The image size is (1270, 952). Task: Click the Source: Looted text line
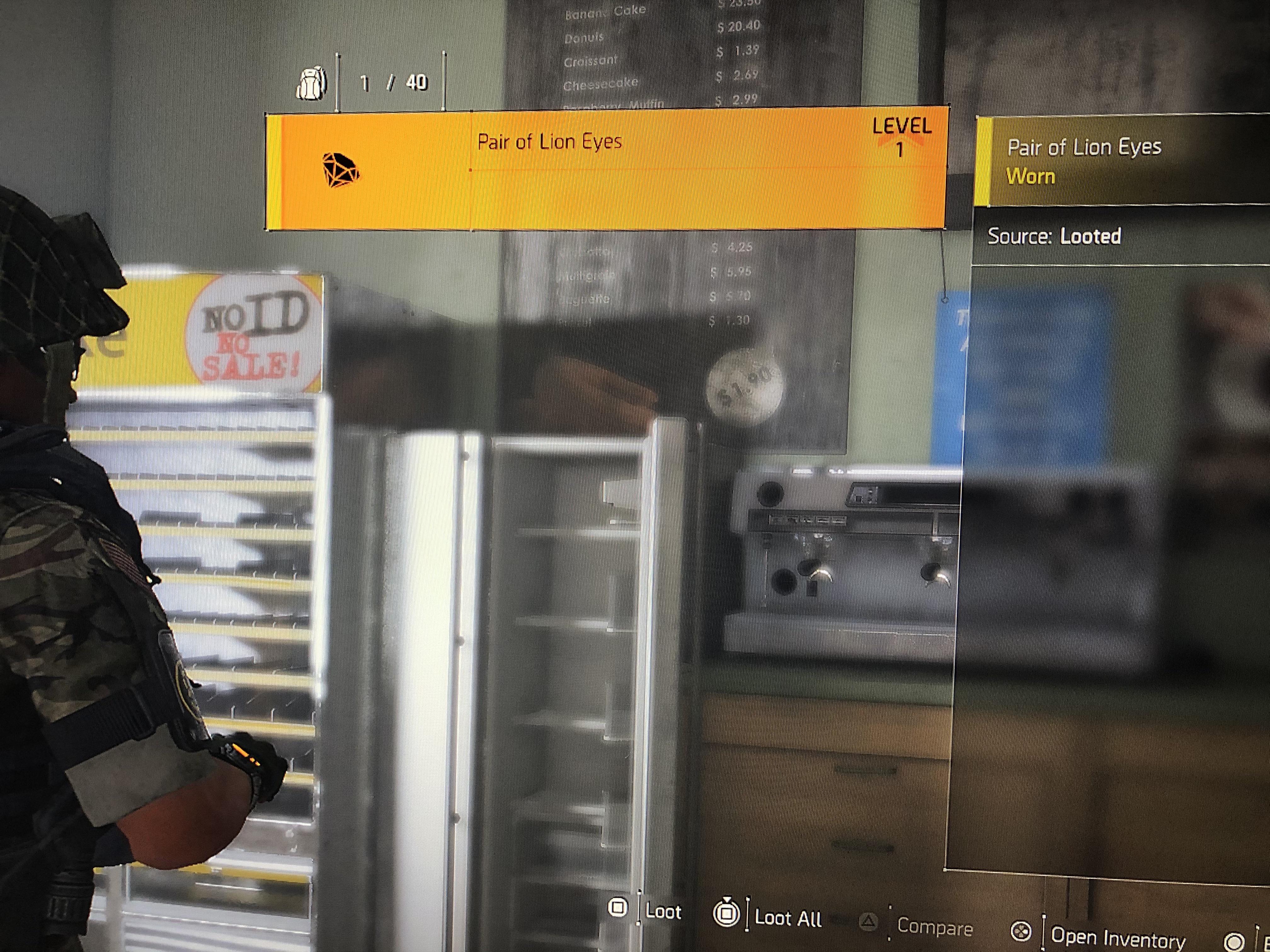1055,235
